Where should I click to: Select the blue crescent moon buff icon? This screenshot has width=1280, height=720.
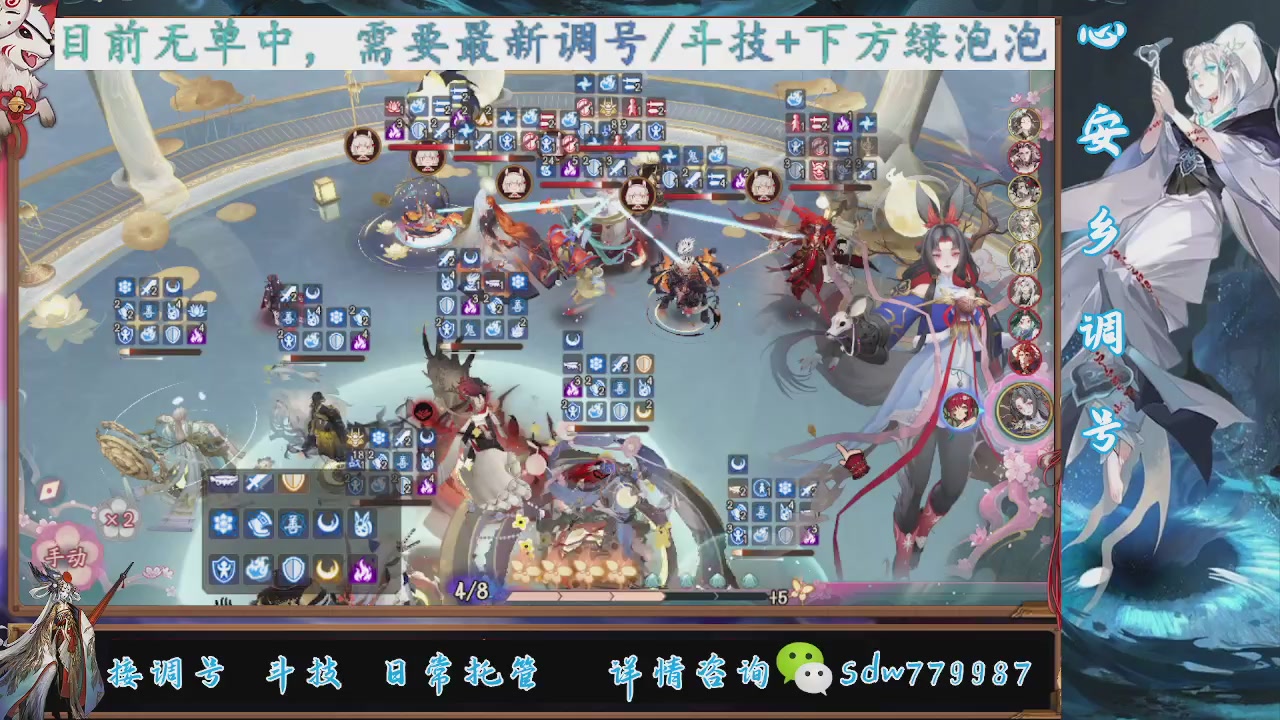click(x=328, y=523)
